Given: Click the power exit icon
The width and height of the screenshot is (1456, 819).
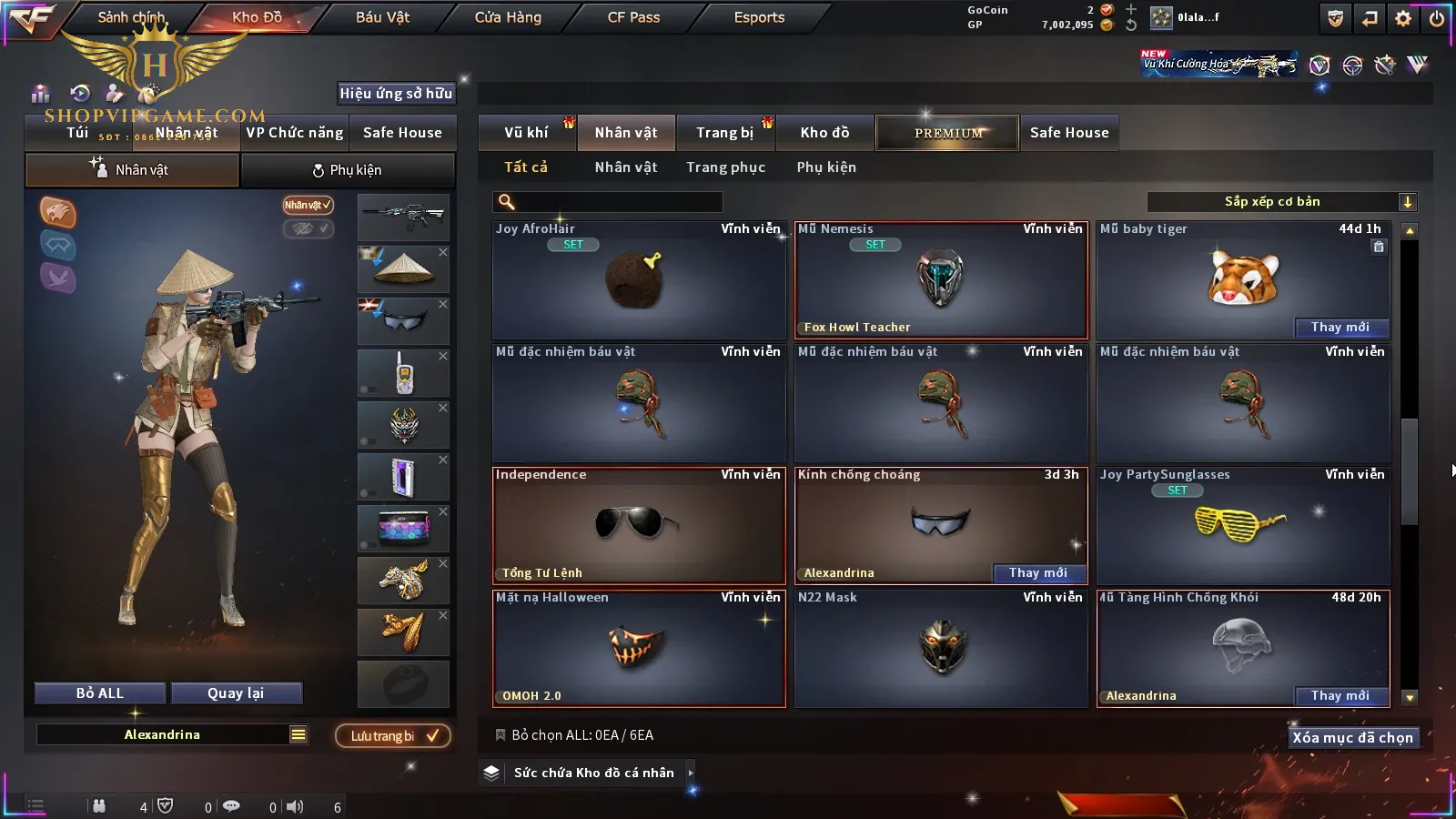Looking at the screenshot, I should tap(1437, 18).
